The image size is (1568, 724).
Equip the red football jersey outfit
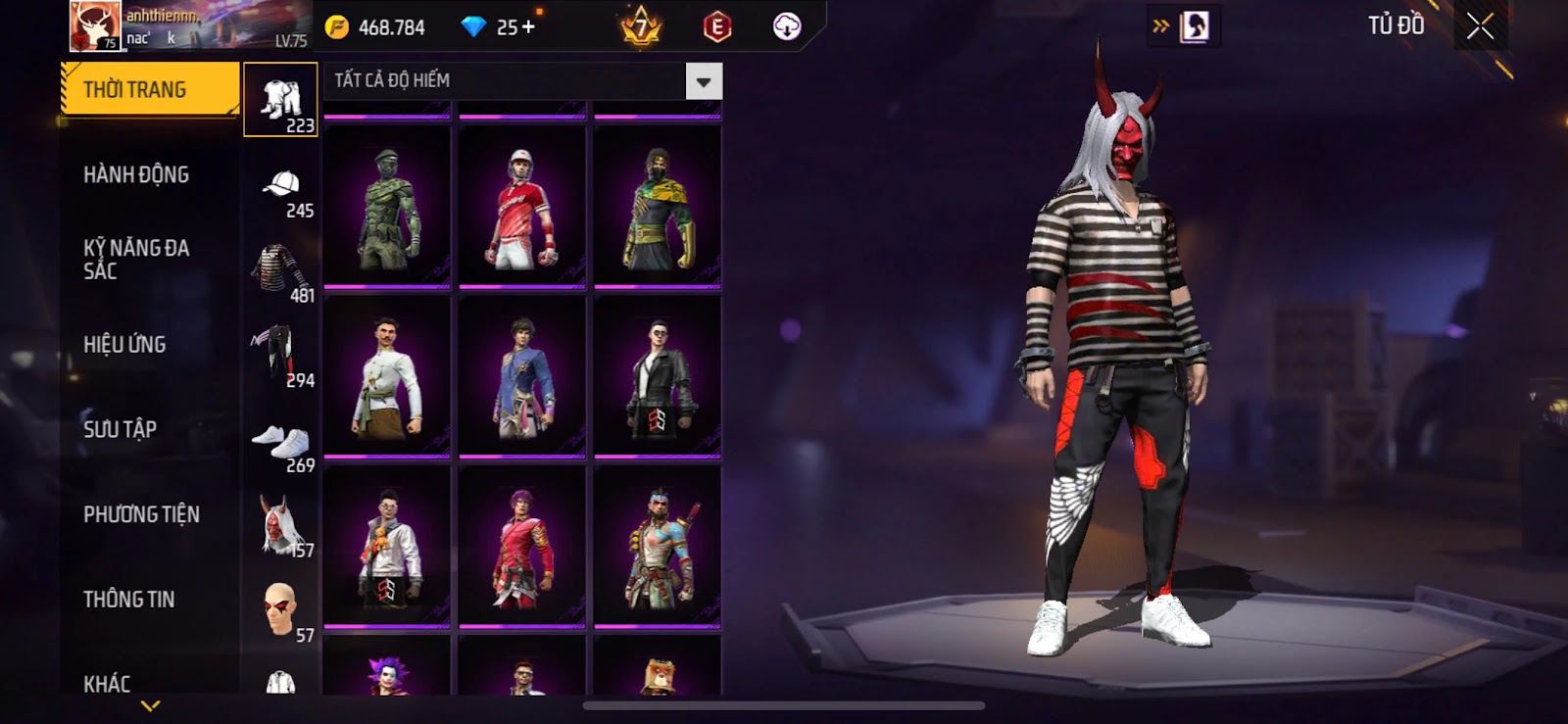(521, 208)
